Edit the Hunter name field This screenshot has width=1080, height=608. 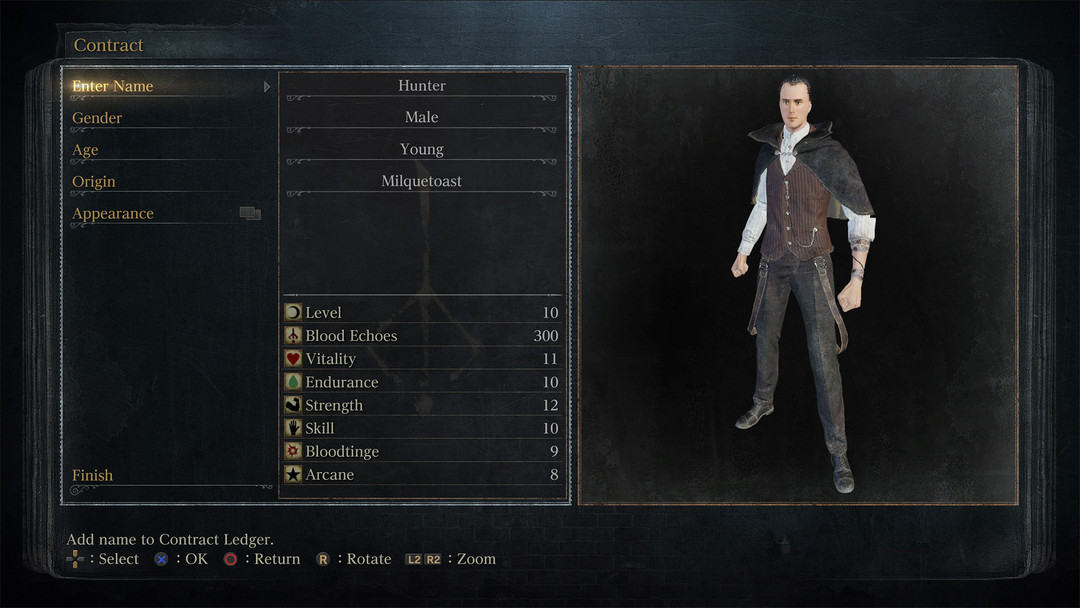pos(421,86)
